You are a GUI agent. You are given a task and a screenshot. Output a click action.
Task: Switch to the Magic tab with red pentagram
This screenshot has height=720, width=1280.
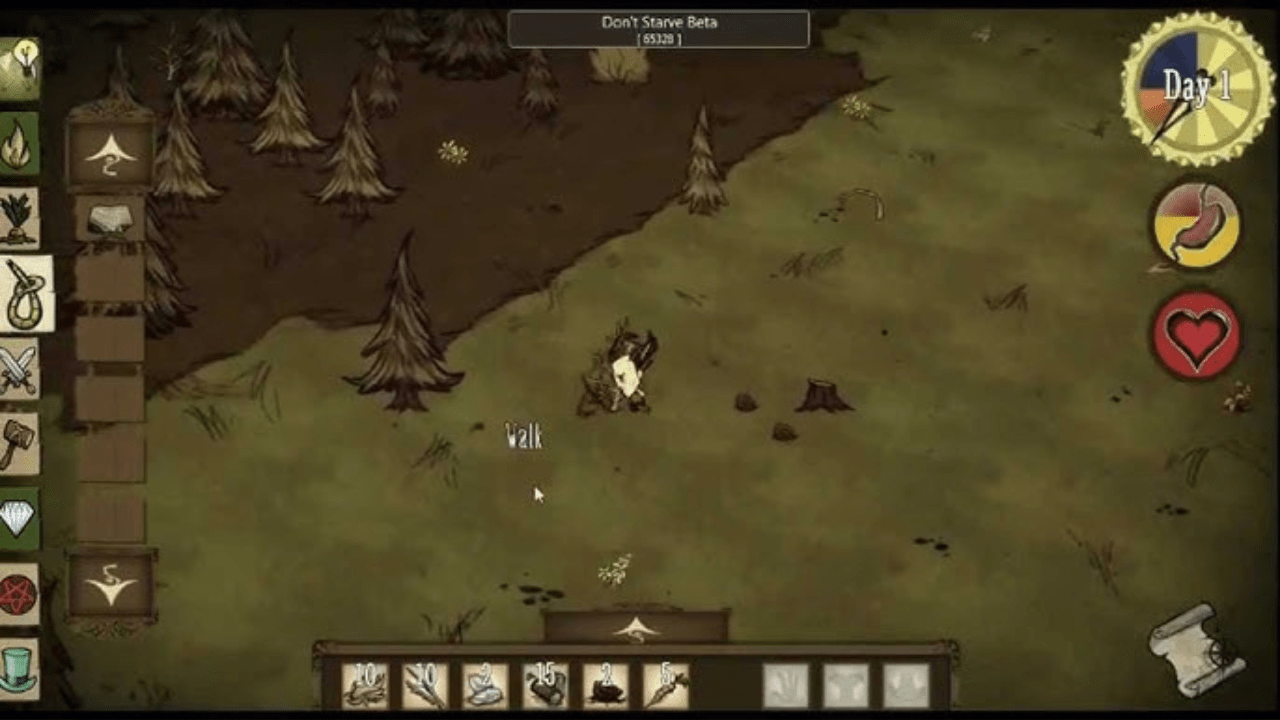(x=18, y=594)
